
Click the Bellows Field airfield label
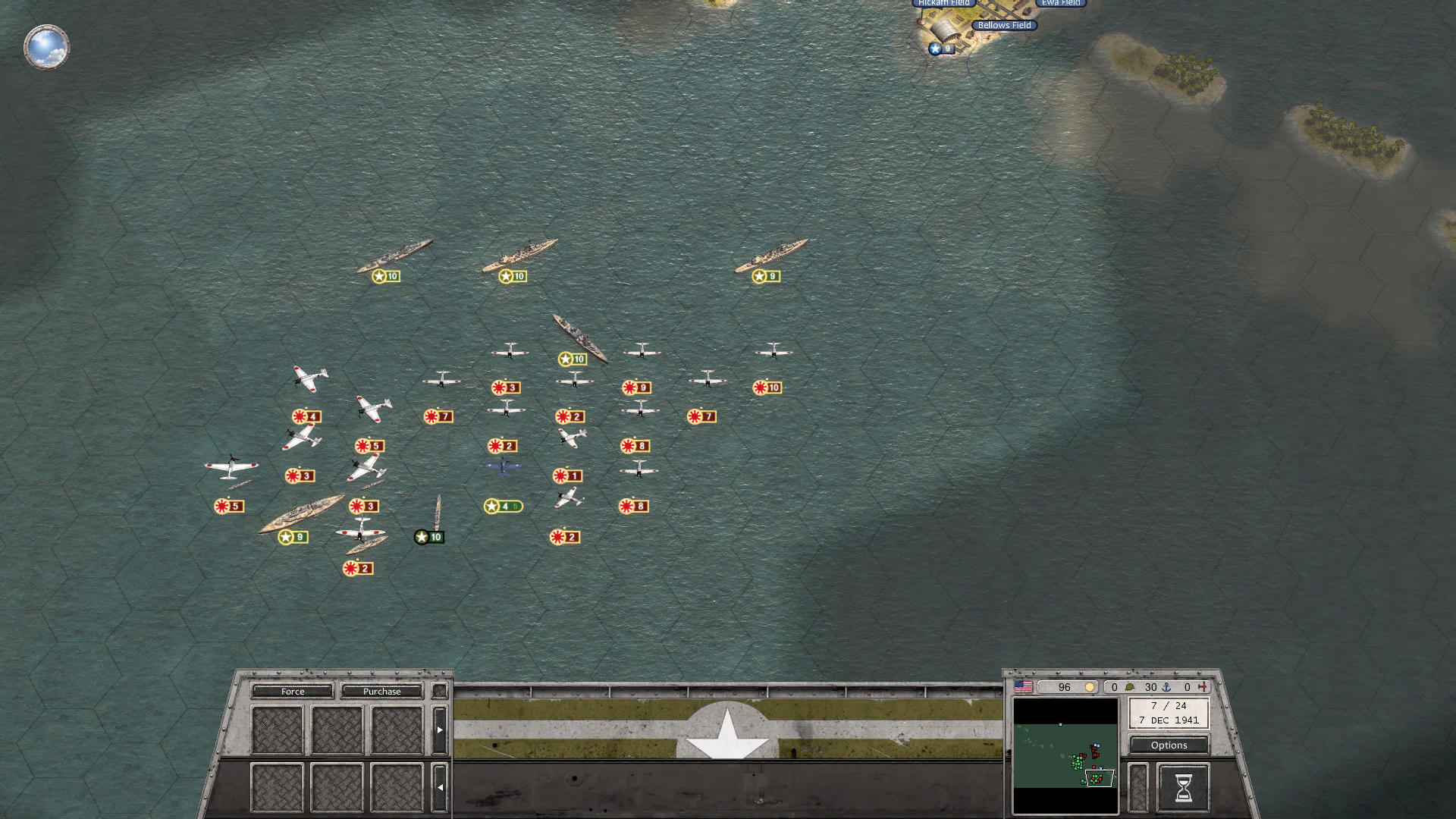[x=1006, y=25]
